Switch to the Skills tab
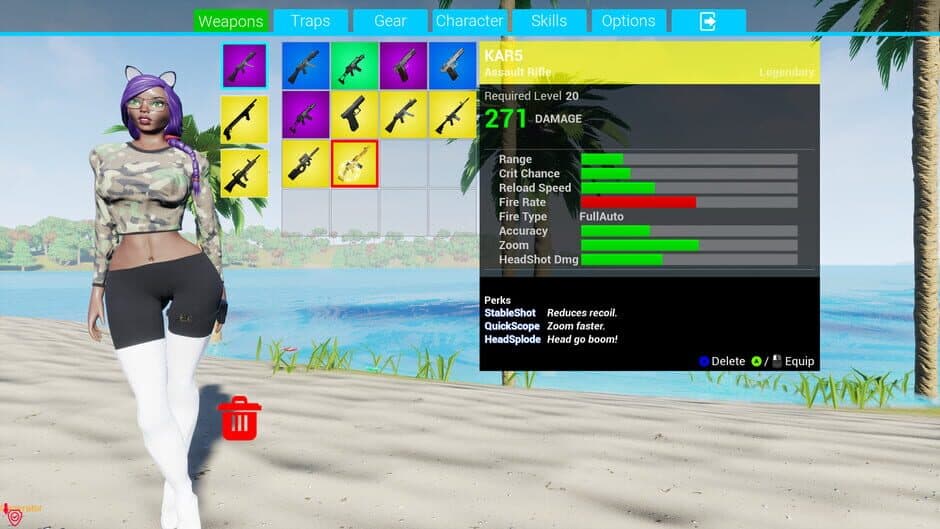 (x=549, y=21)
